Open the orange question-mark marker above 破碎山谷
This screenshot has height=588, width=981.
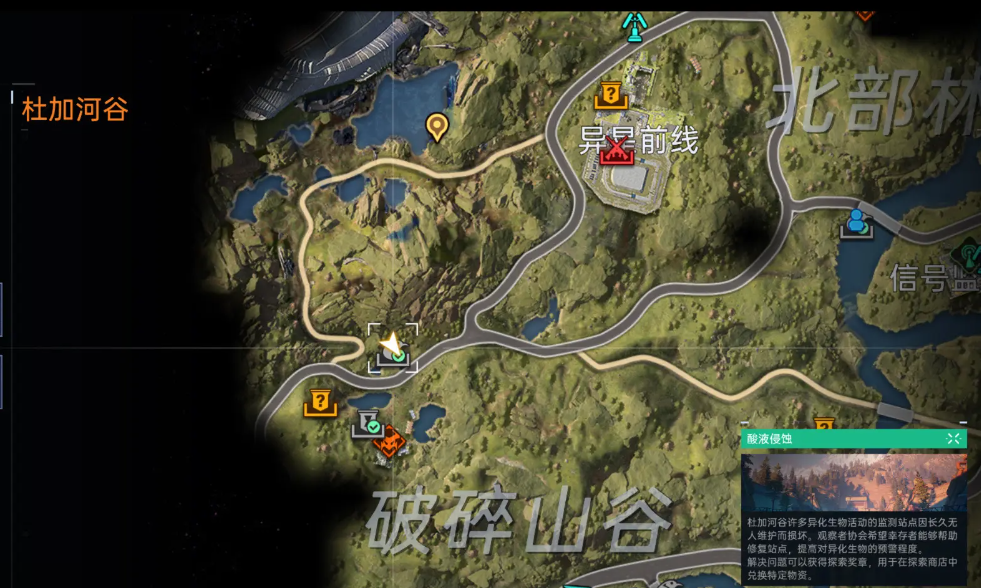pyautogui.click(x=320, y=402)
